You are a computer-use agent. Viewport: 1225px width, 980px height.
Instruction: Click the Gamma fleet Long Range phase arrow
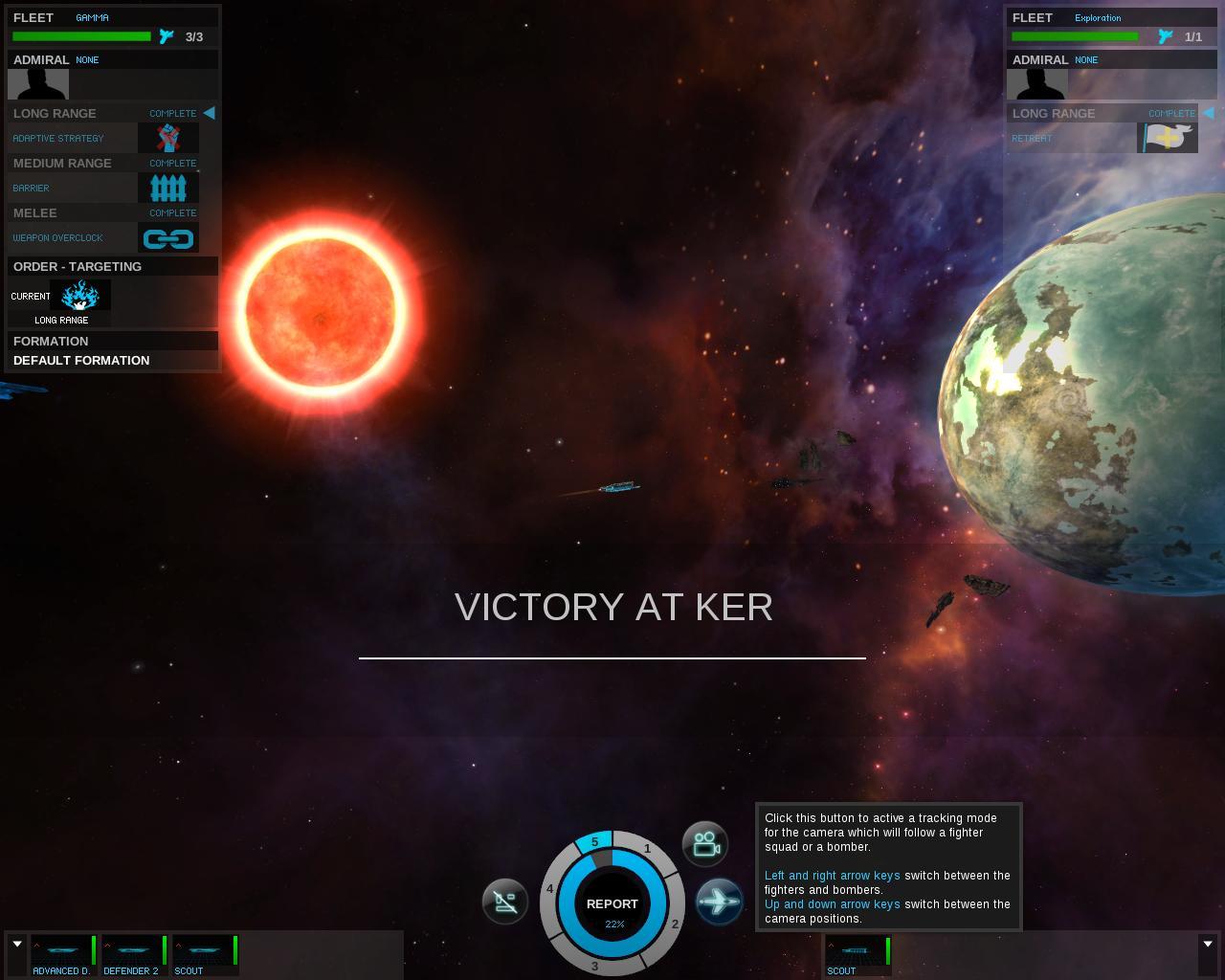pos(209,113)
